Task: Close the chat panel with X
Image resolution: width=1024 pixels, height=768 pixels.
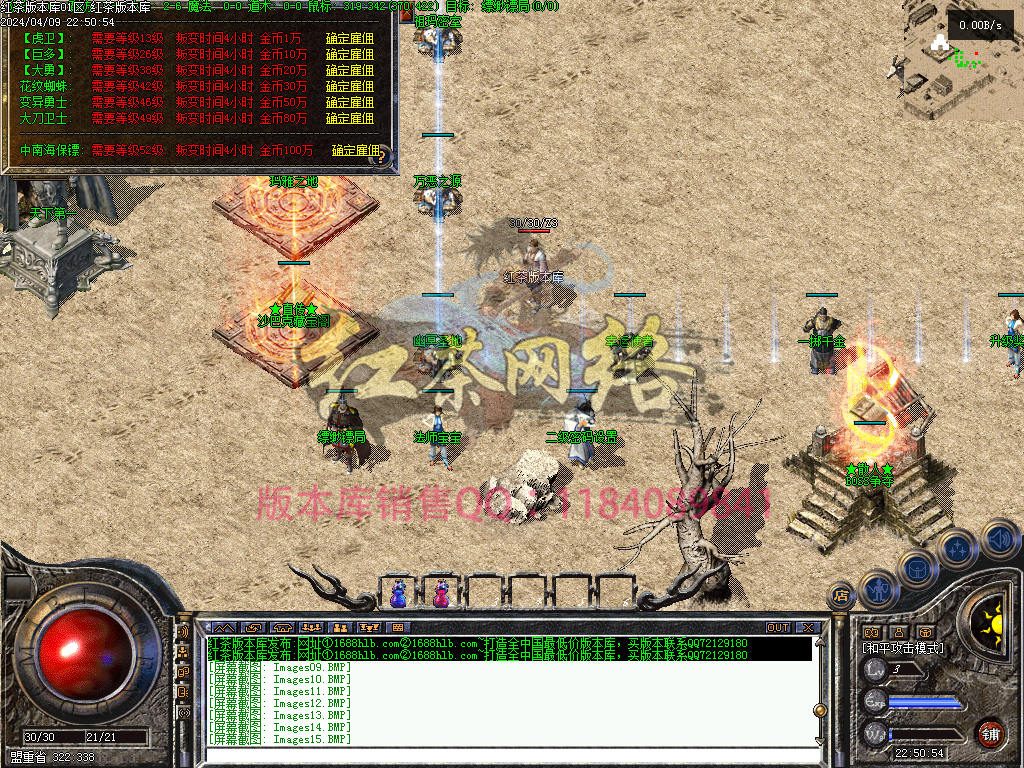Action: [x=808, y=628]
